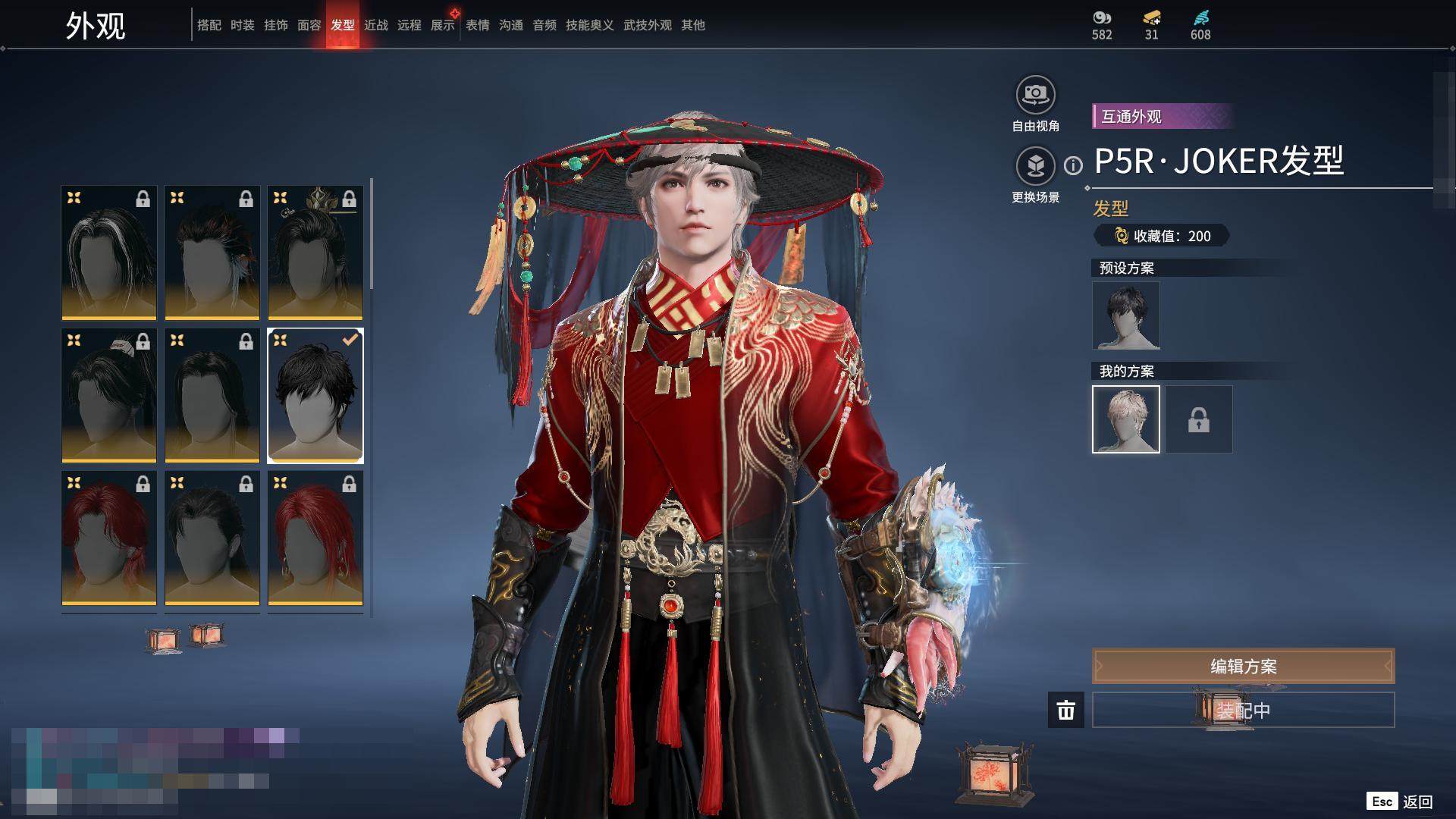Open the 时装 outfit tab
Screen dimensions: 1456x819
(242, 25)
